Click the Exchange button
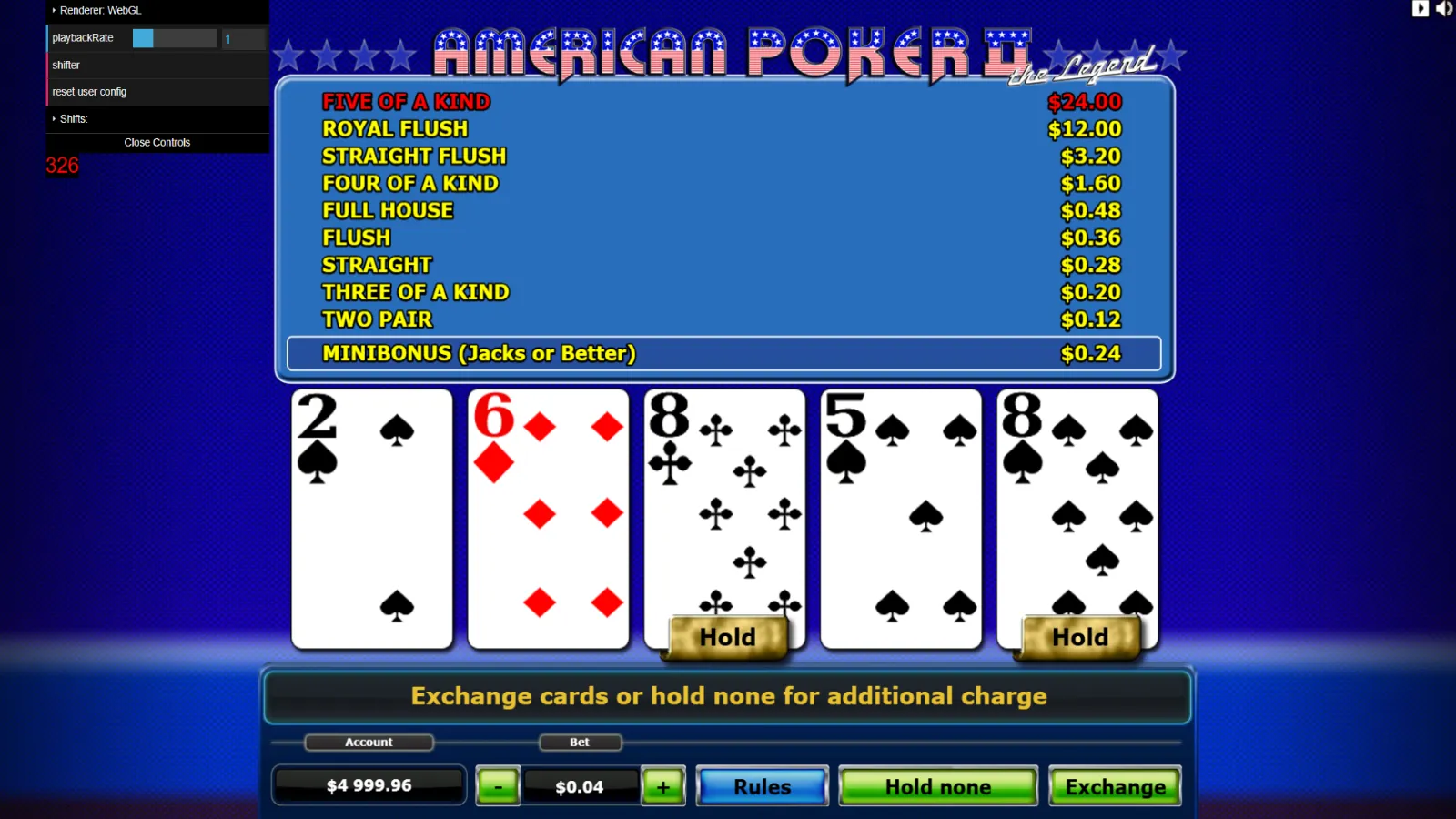This screenshot has width=1456, height=819. tap(1115, 785)
